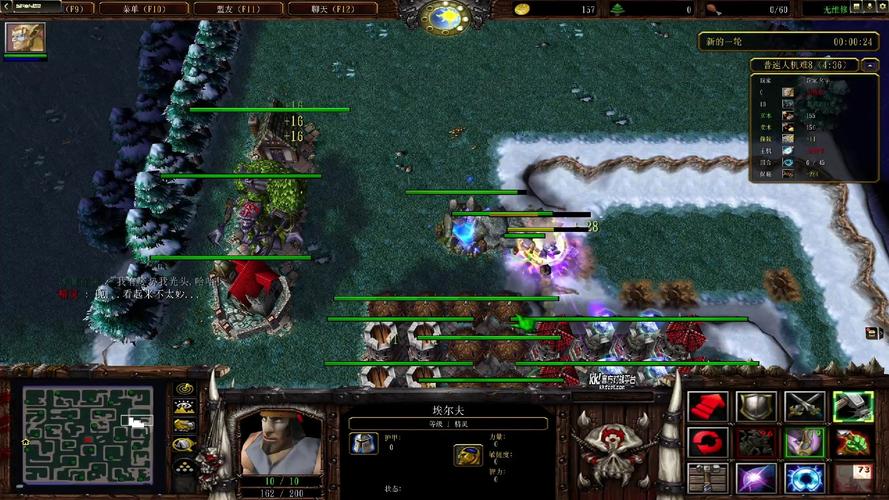Image resolution: width=889 pixels, height=500 pixels.
Task: Click the command icon showing number 73
Action: (851, 478)
